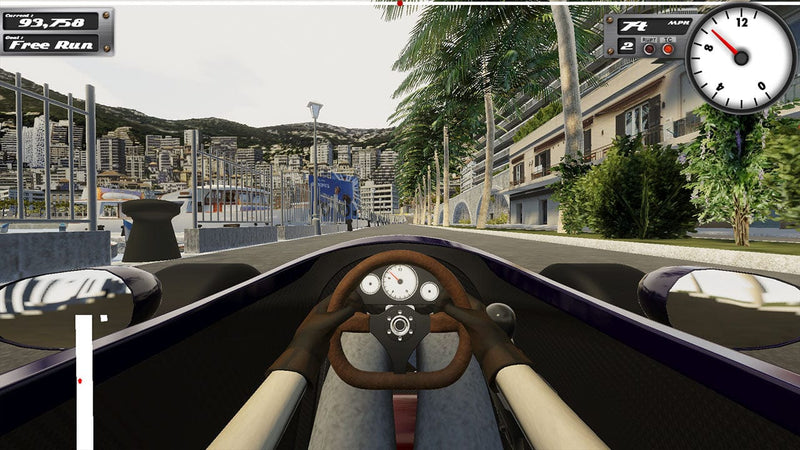Screen dimensions: 800x450
Task: Click the shift indicator lamp beside TC
Action: [x=649, y=48]
